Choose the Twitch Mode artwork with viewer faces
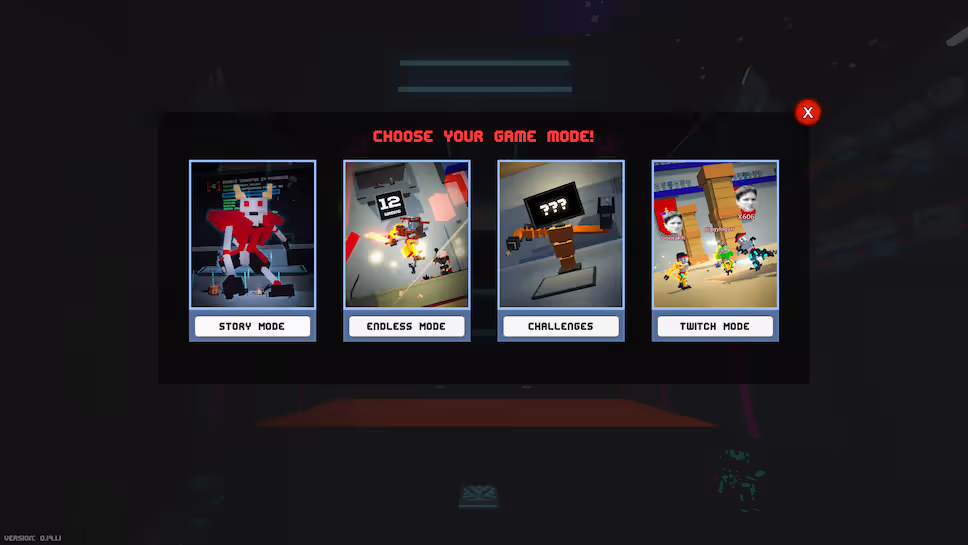 (715, 234)
